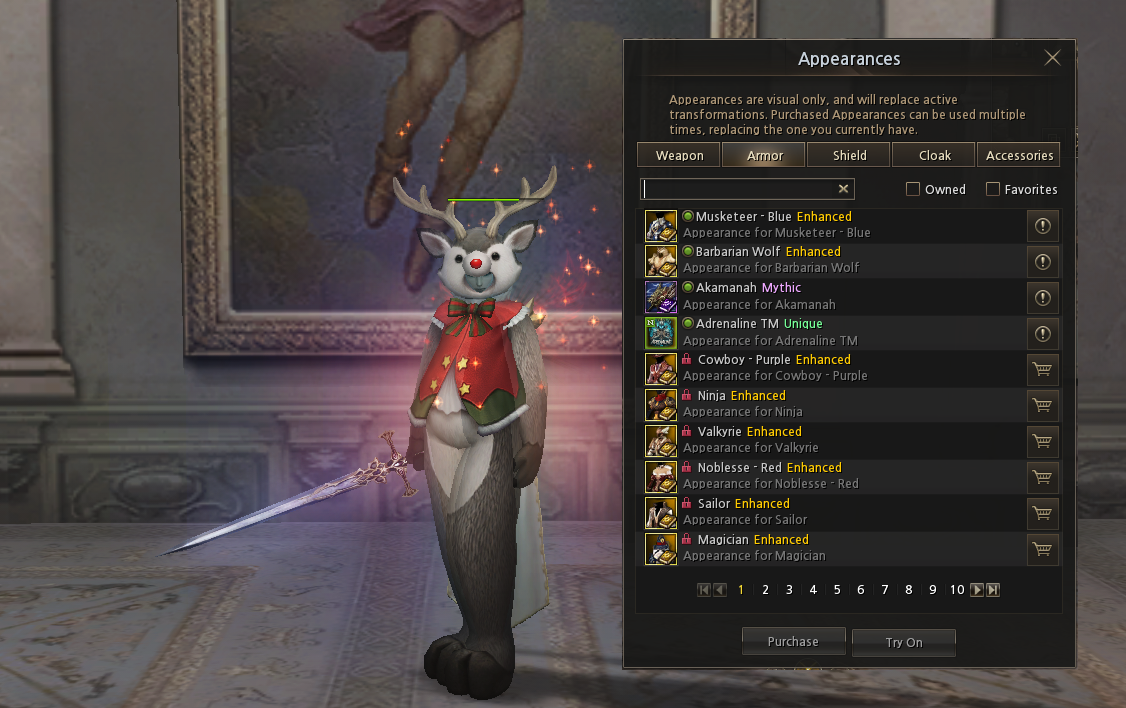Add Magician appearance via cart icon
Screen dimensions: 1126x708
[1042, 549]
